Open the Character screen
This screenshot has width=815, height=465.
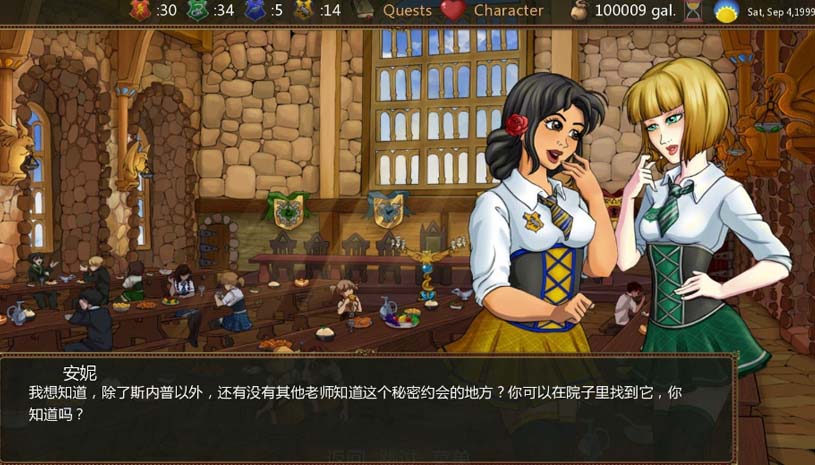tap(508, 11)
